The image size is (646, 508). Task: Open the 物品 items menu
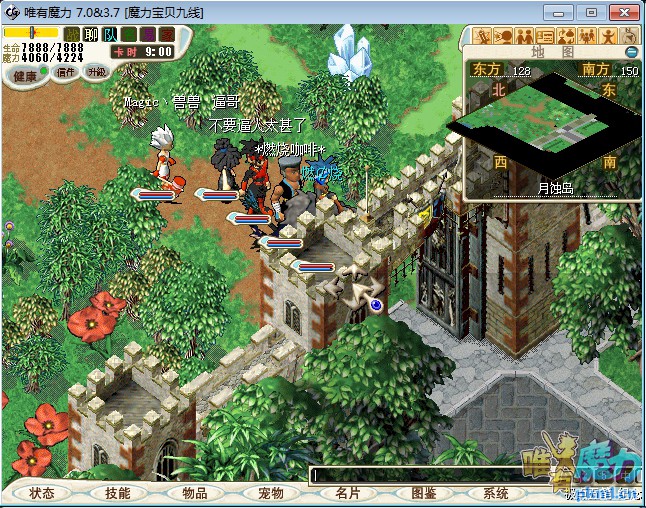(194, 493)
